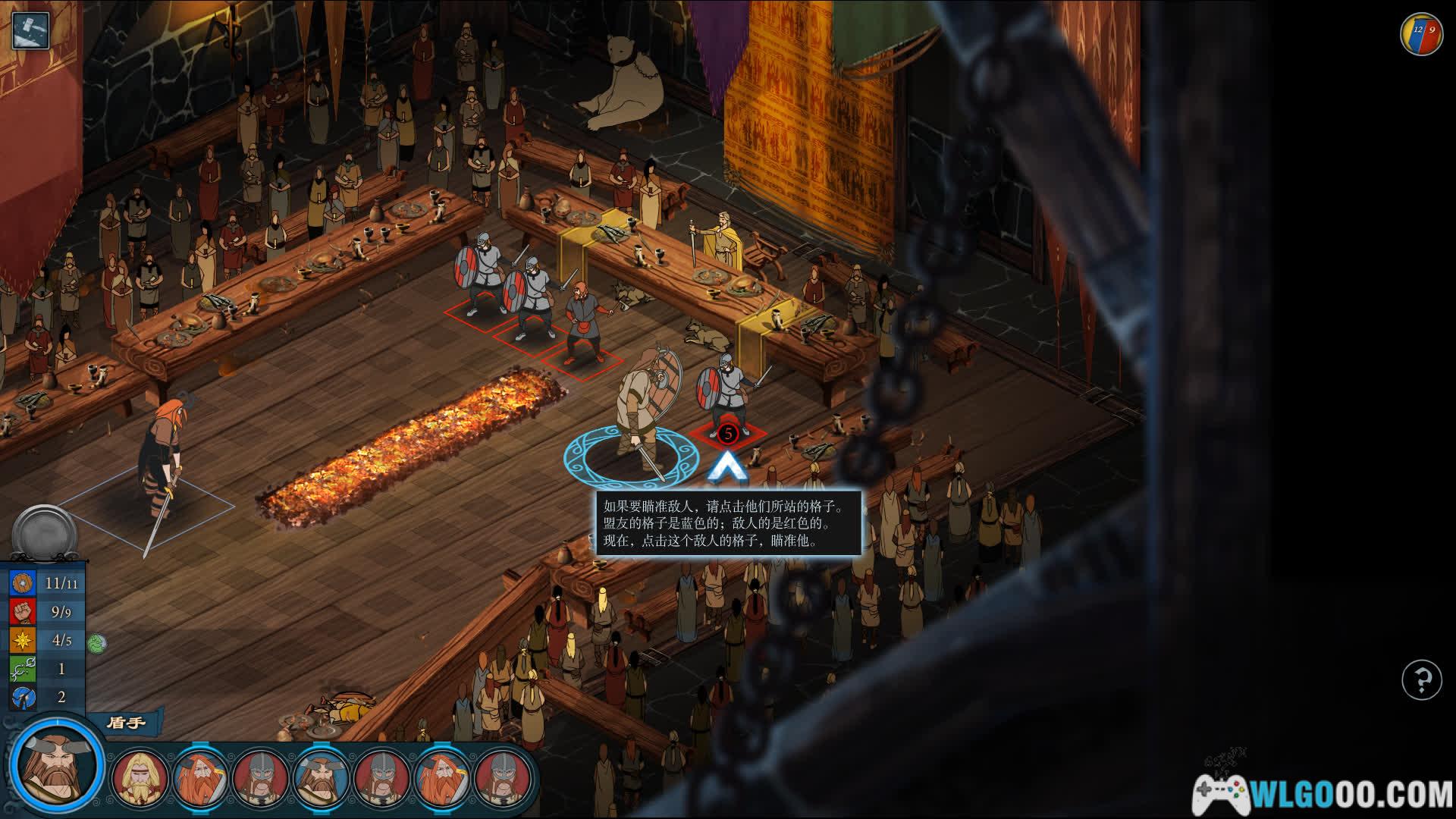
Task: Open the help question mark button
Action: [1421, 679]
